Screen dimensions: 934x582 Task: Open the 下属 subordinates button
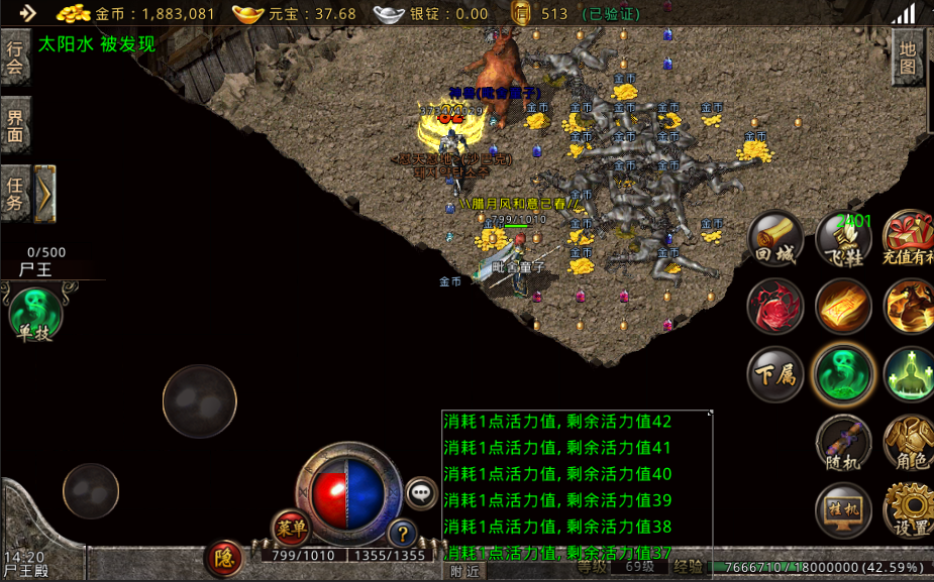click(775, 374)
